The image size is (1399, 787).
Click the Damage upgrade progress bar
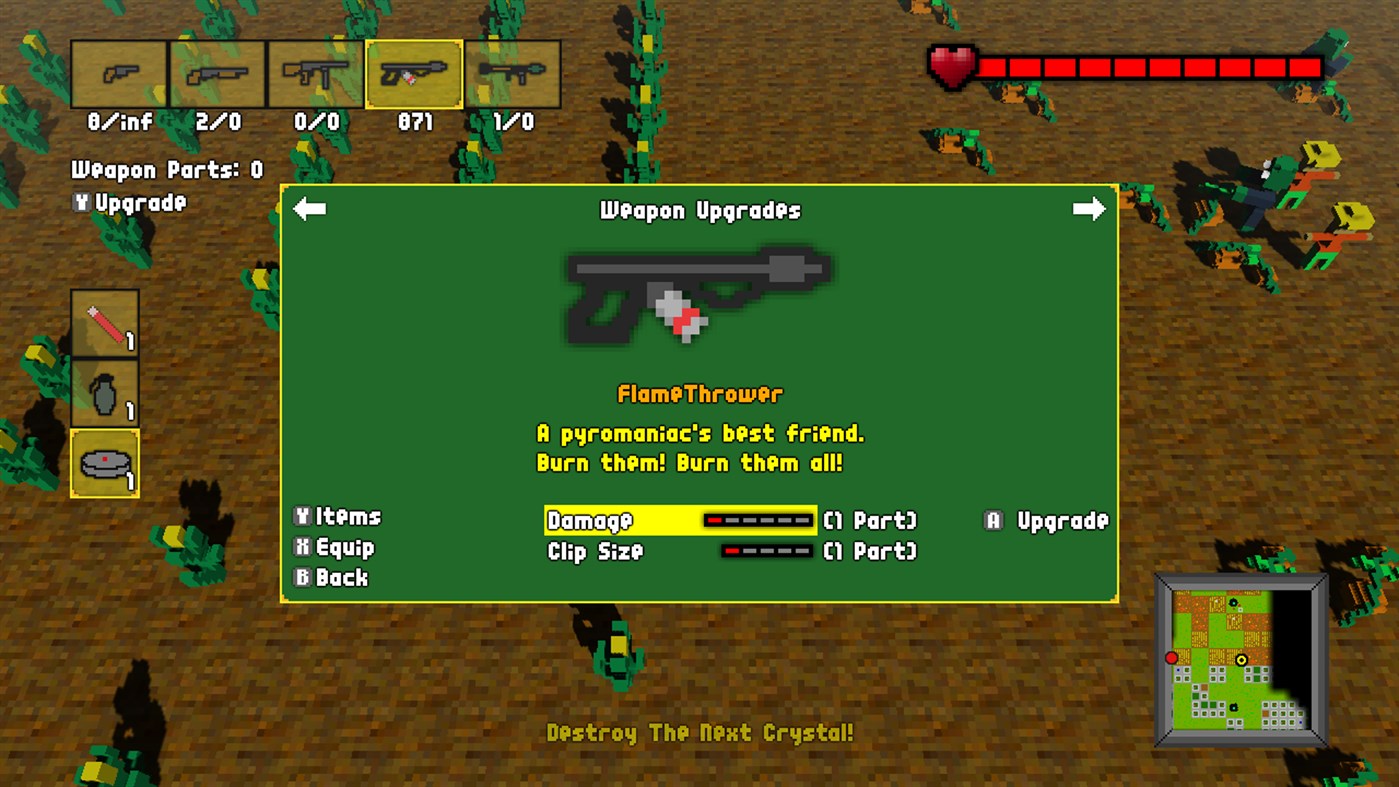758,520
